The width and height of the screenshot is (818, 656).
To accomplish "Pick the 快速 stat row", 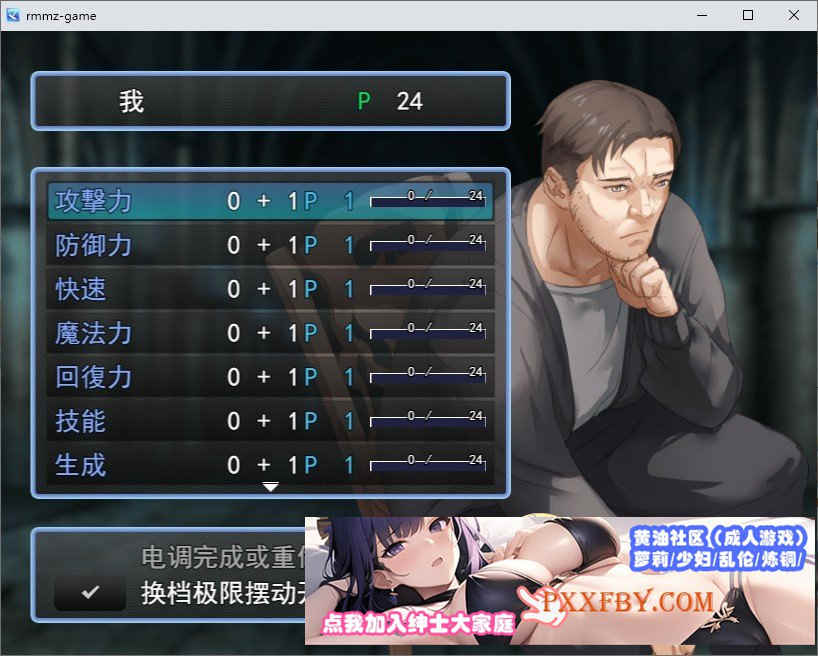I will coord(270,289).
